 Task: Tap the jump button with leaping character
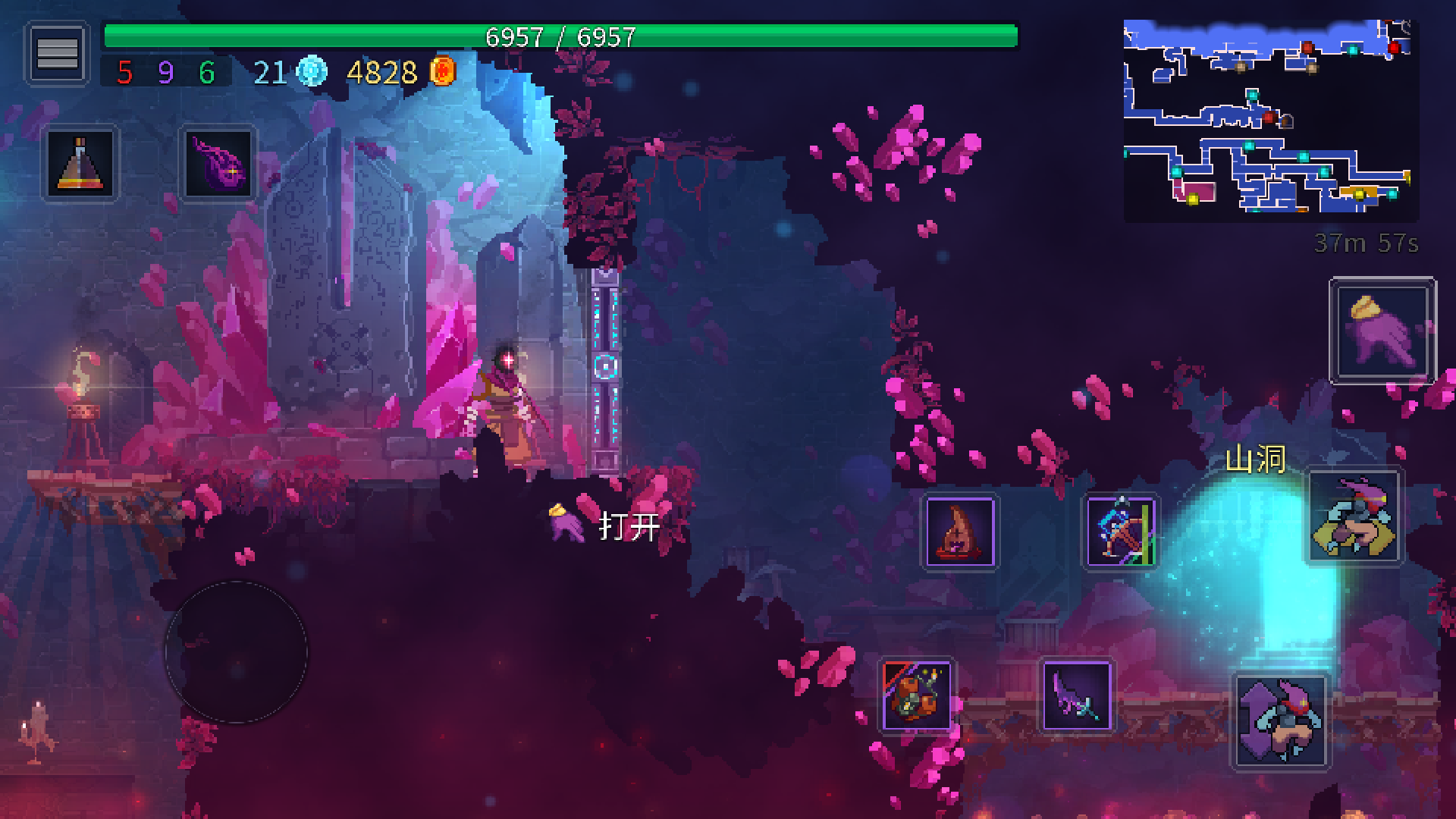coord(1354,517)
